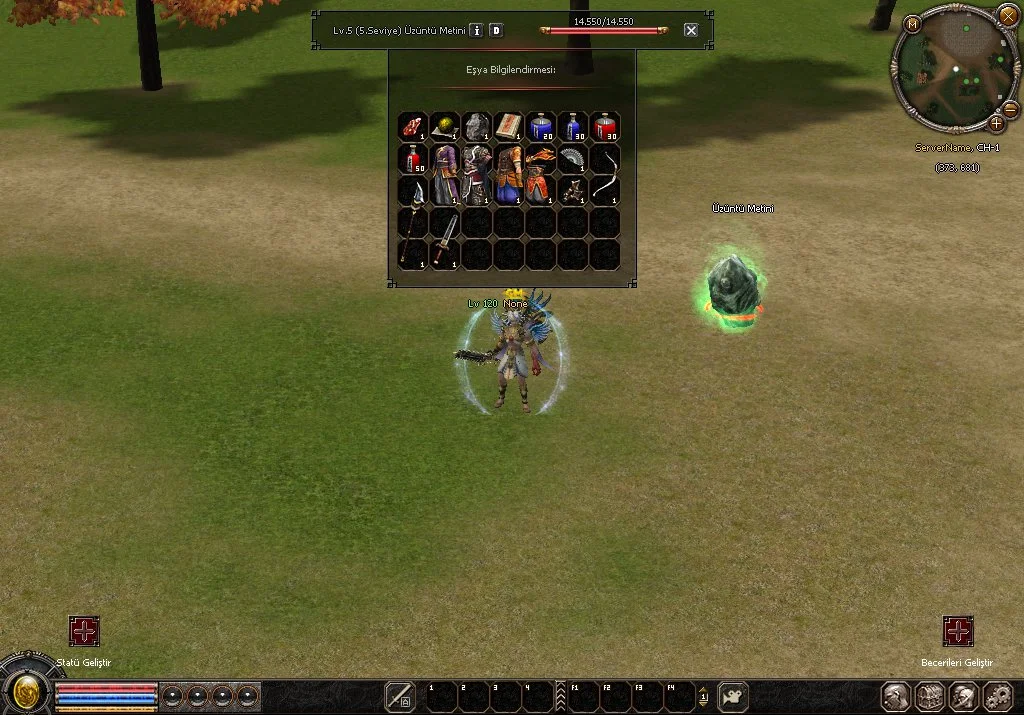
Task: Select the raw meat item slot
Action: 413,126
